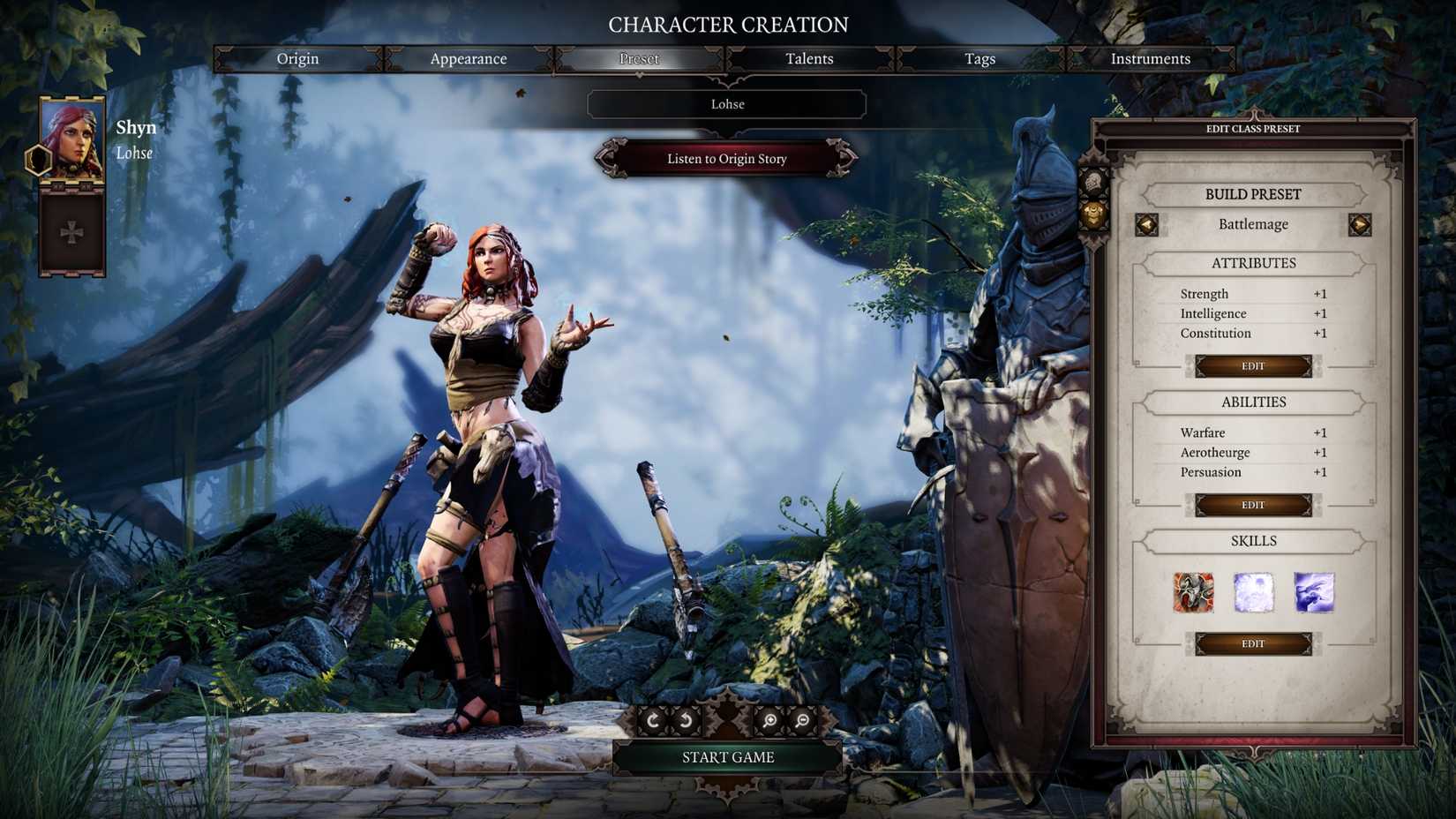Open the Appearance tab
The width and height of the screenshot is (1456, 819).
(468, 58)
